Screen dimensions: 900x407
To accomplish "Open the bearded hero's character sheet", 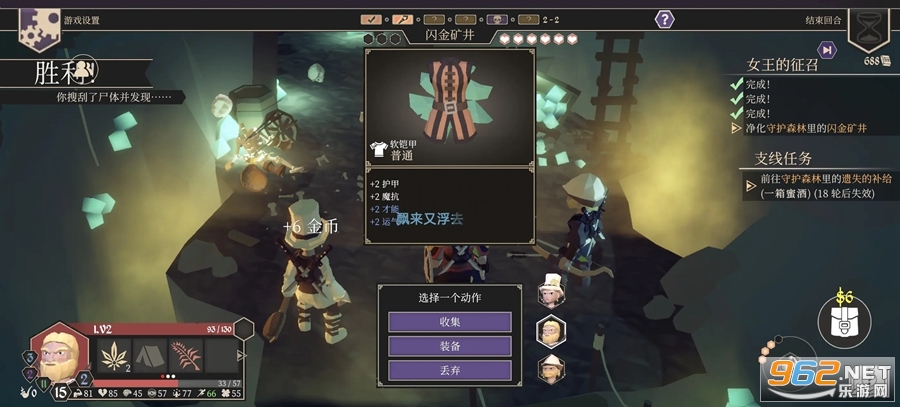I will [60, 354].
